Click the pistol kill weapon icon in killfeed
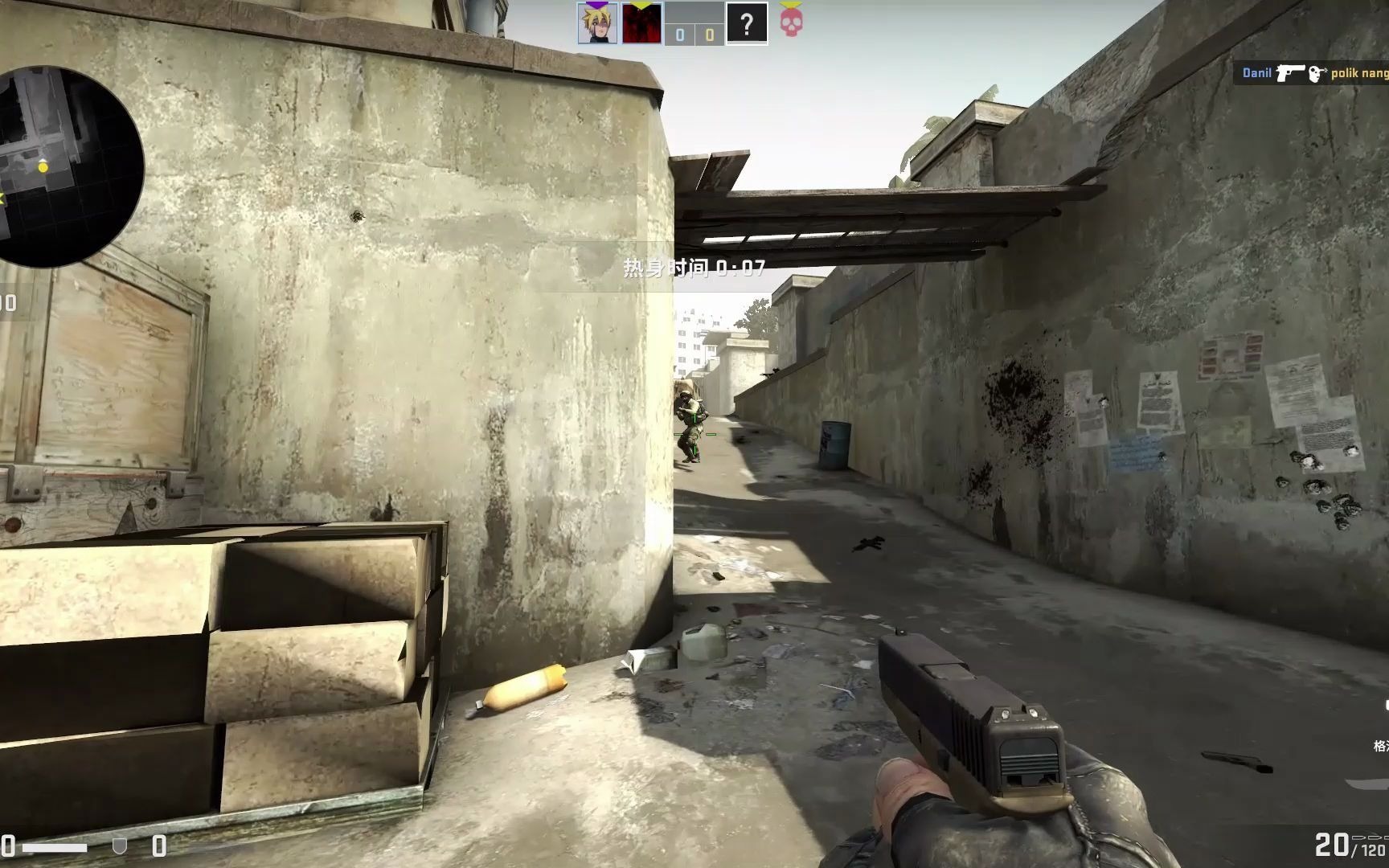The width and height of the screenshot is (1389, 868). coord(1291,73)
